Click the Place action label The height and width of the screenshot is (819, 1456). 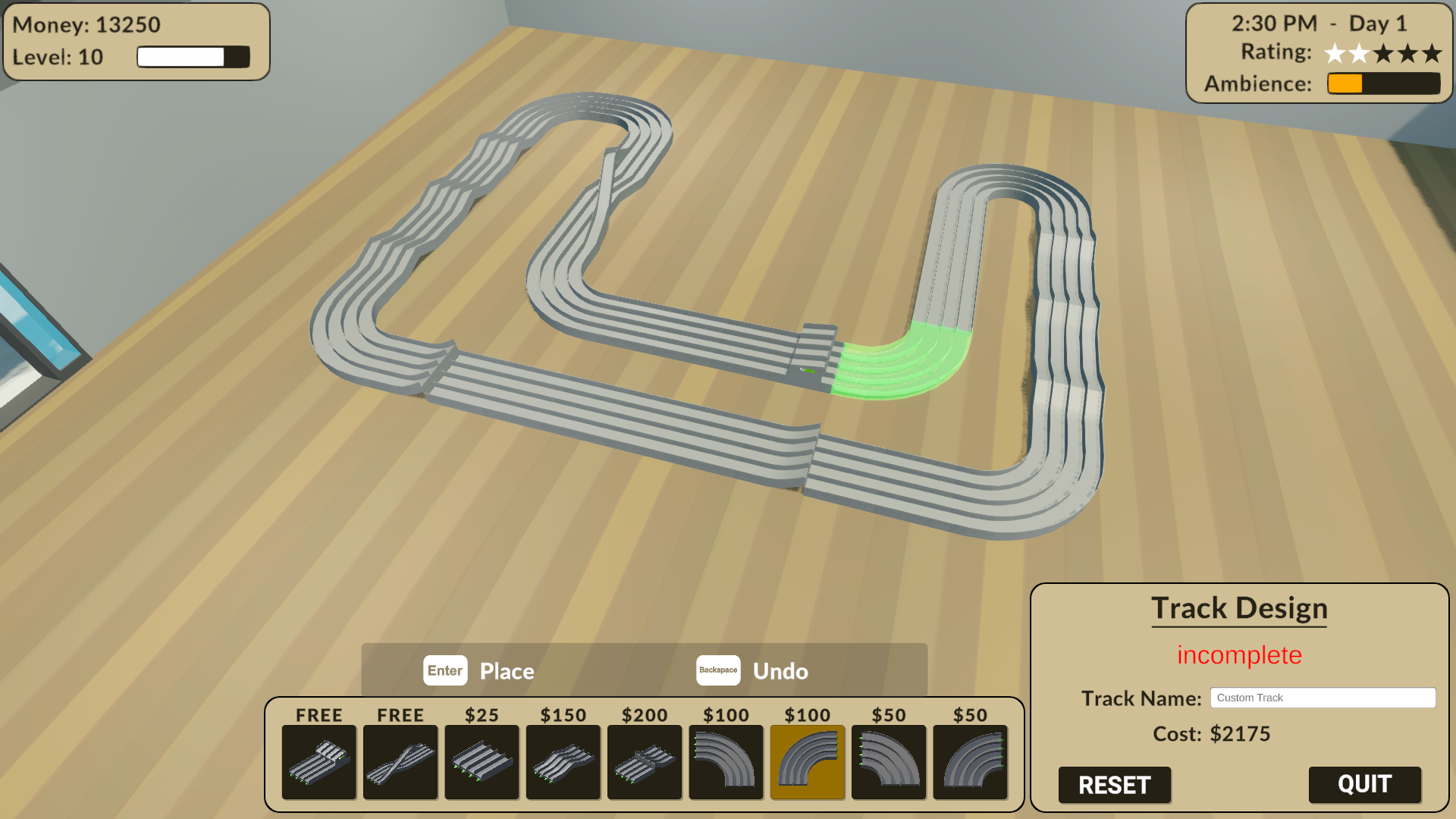(507, 670)
